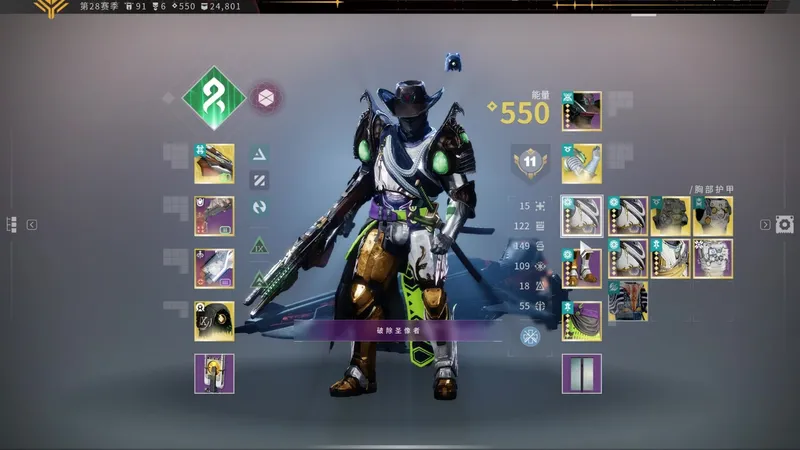
Task: Select the kinetic weapon slot
Action: click(214, 163)
